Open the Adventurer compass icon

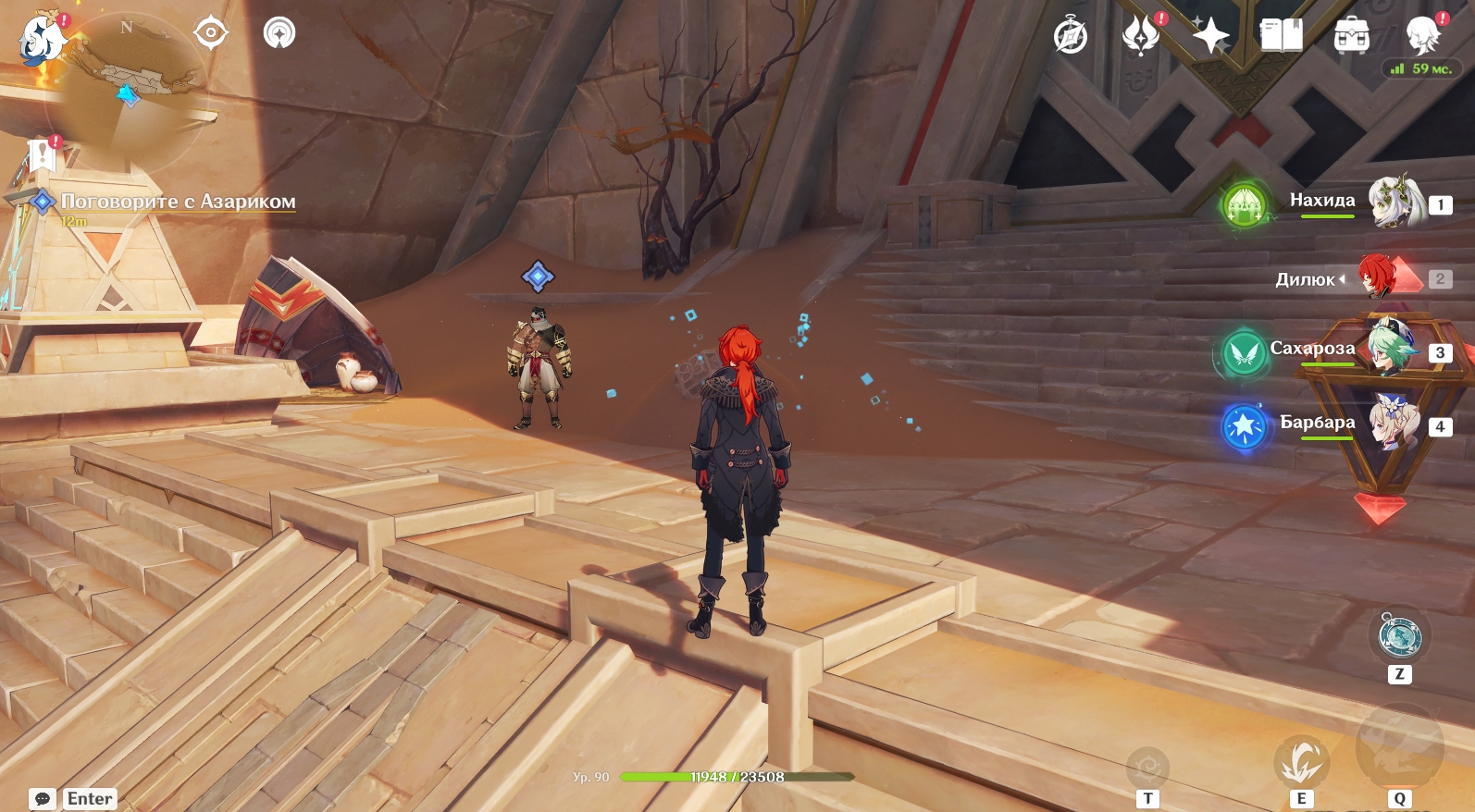click(1071, 37)
